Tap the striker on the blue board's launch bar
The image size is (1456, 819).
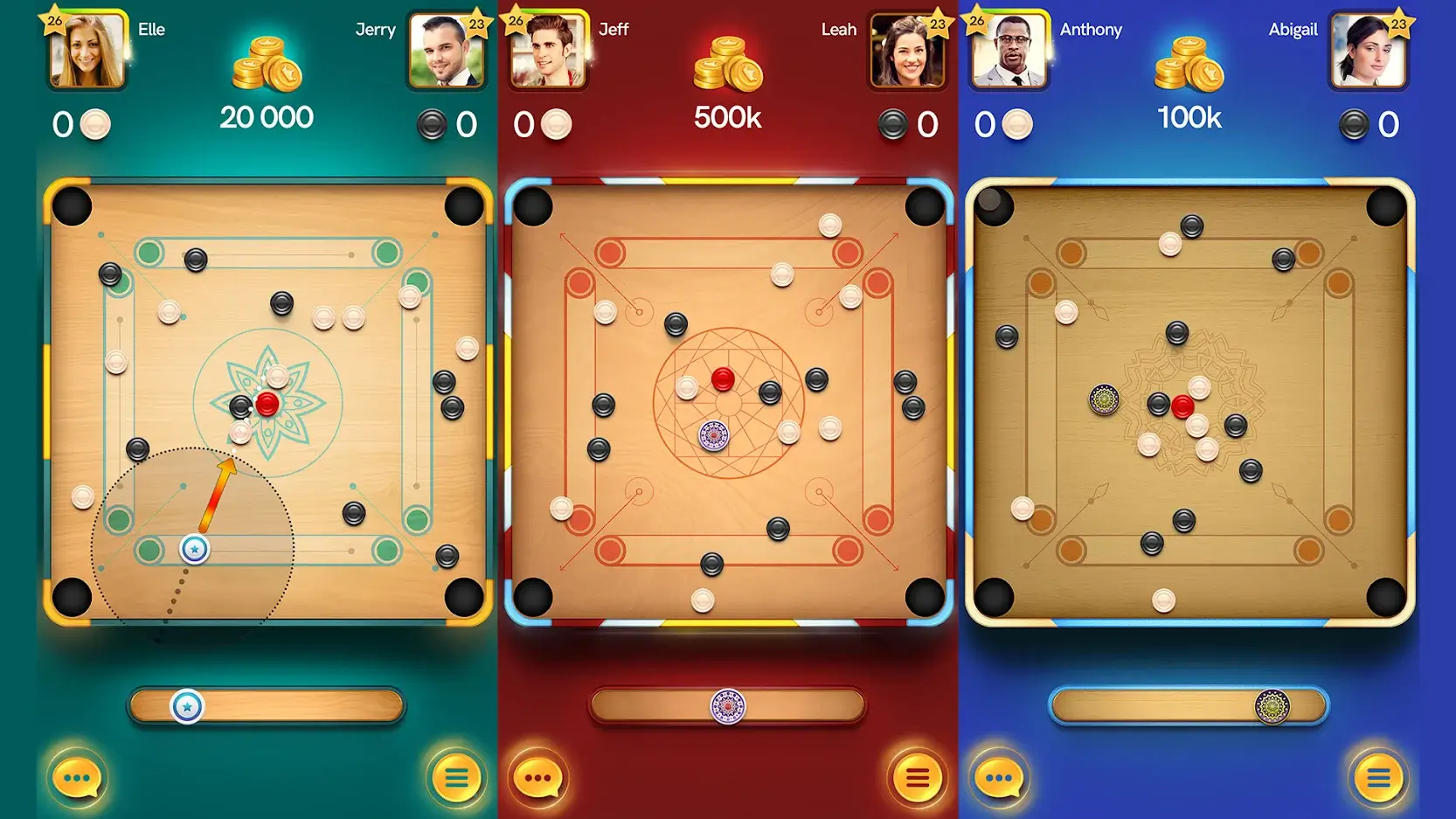click(1275, 704)
